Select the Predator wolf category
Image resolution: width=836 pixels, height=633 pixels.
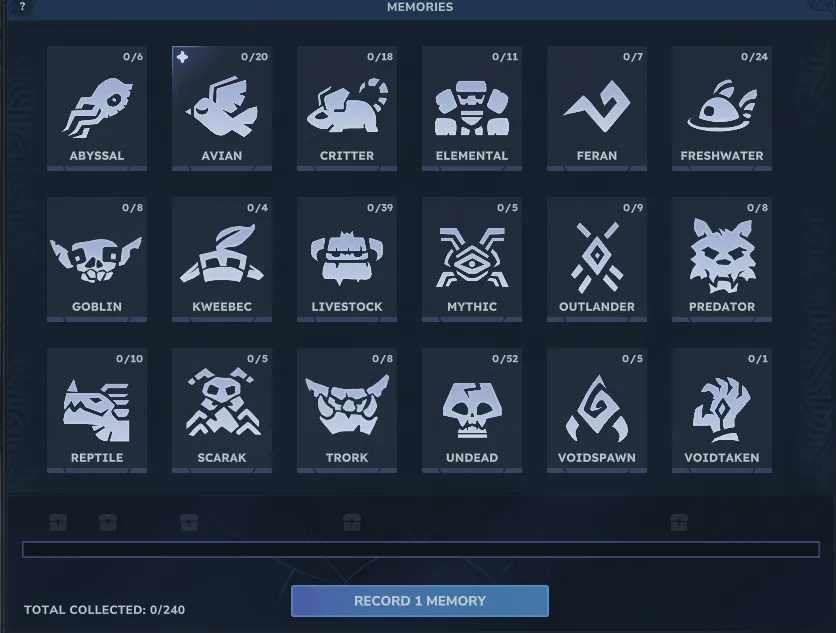pos(722,259)
